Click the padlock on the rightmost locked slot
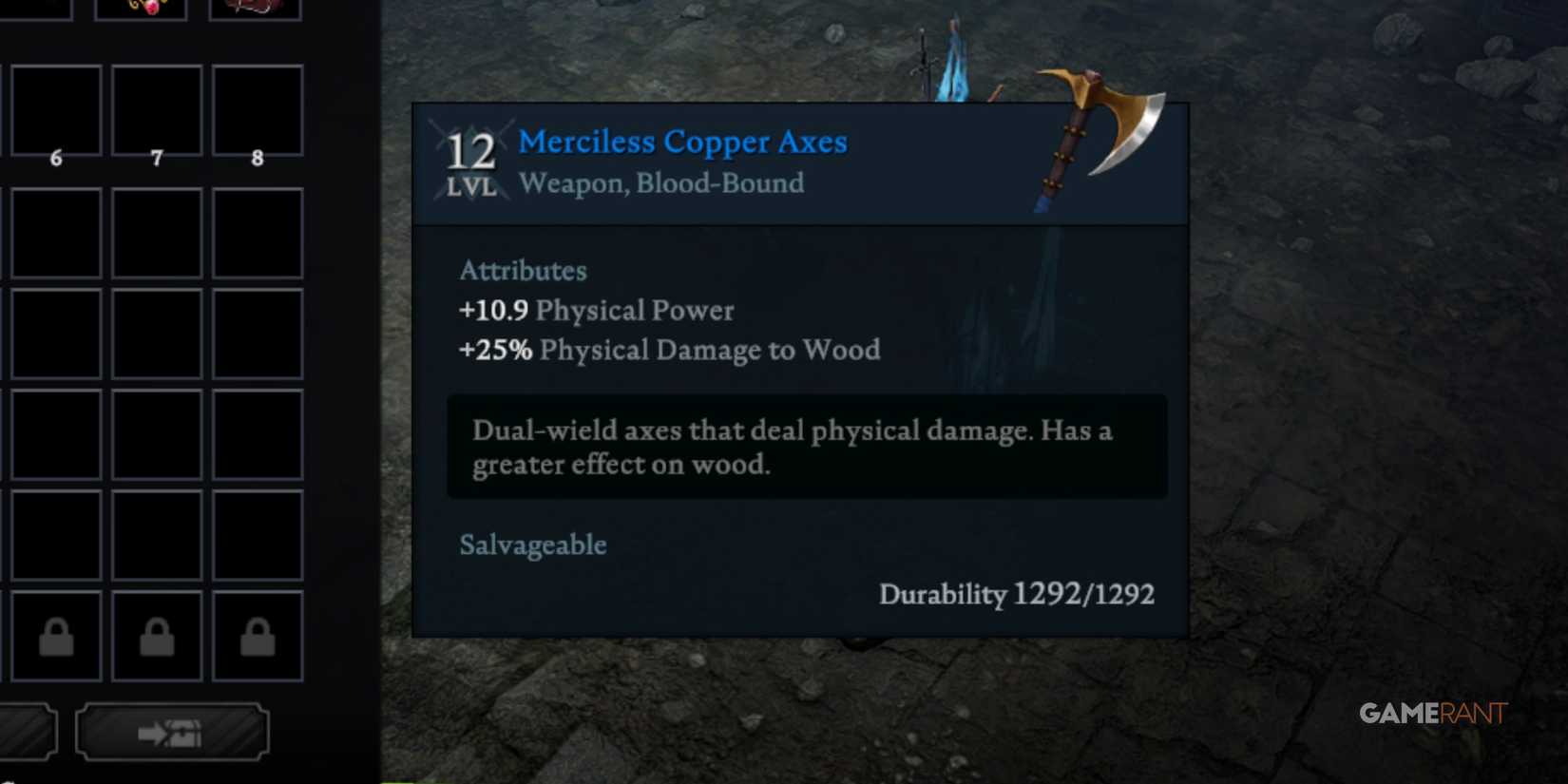Viewport: 1568px width, 784px height. (x=257, y=635)
